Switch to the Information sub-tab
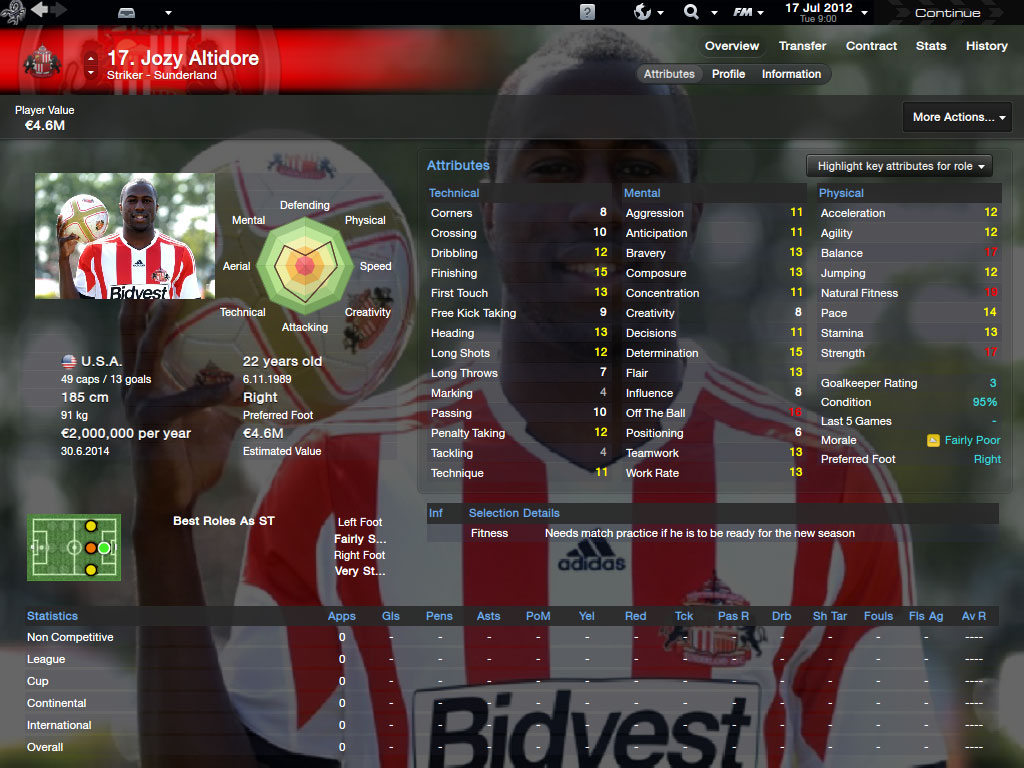 791,74
